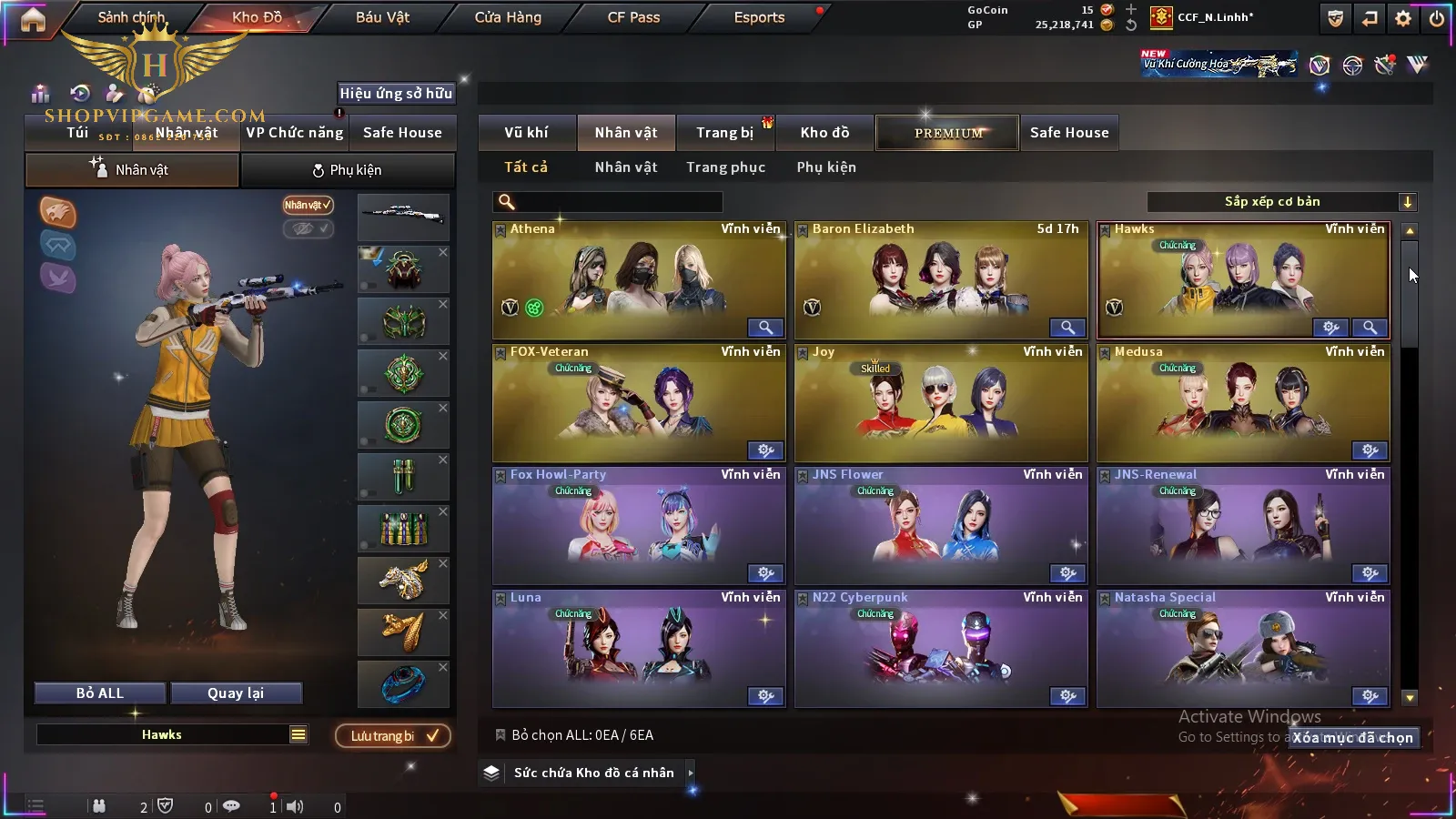Select the Trang phục sub-tab

pos(725,167)
